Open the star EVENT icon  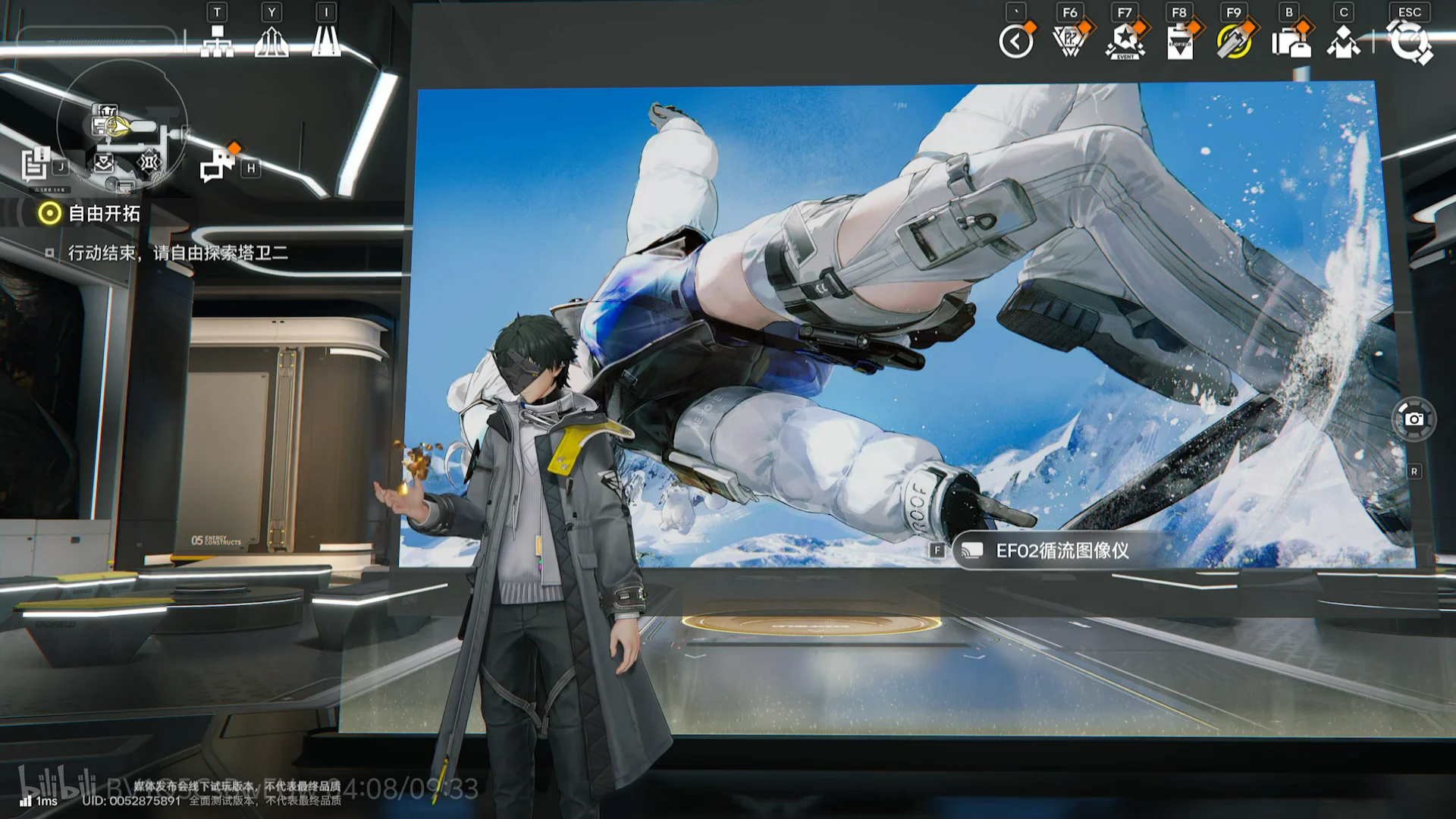click(x=1125, y=41)
